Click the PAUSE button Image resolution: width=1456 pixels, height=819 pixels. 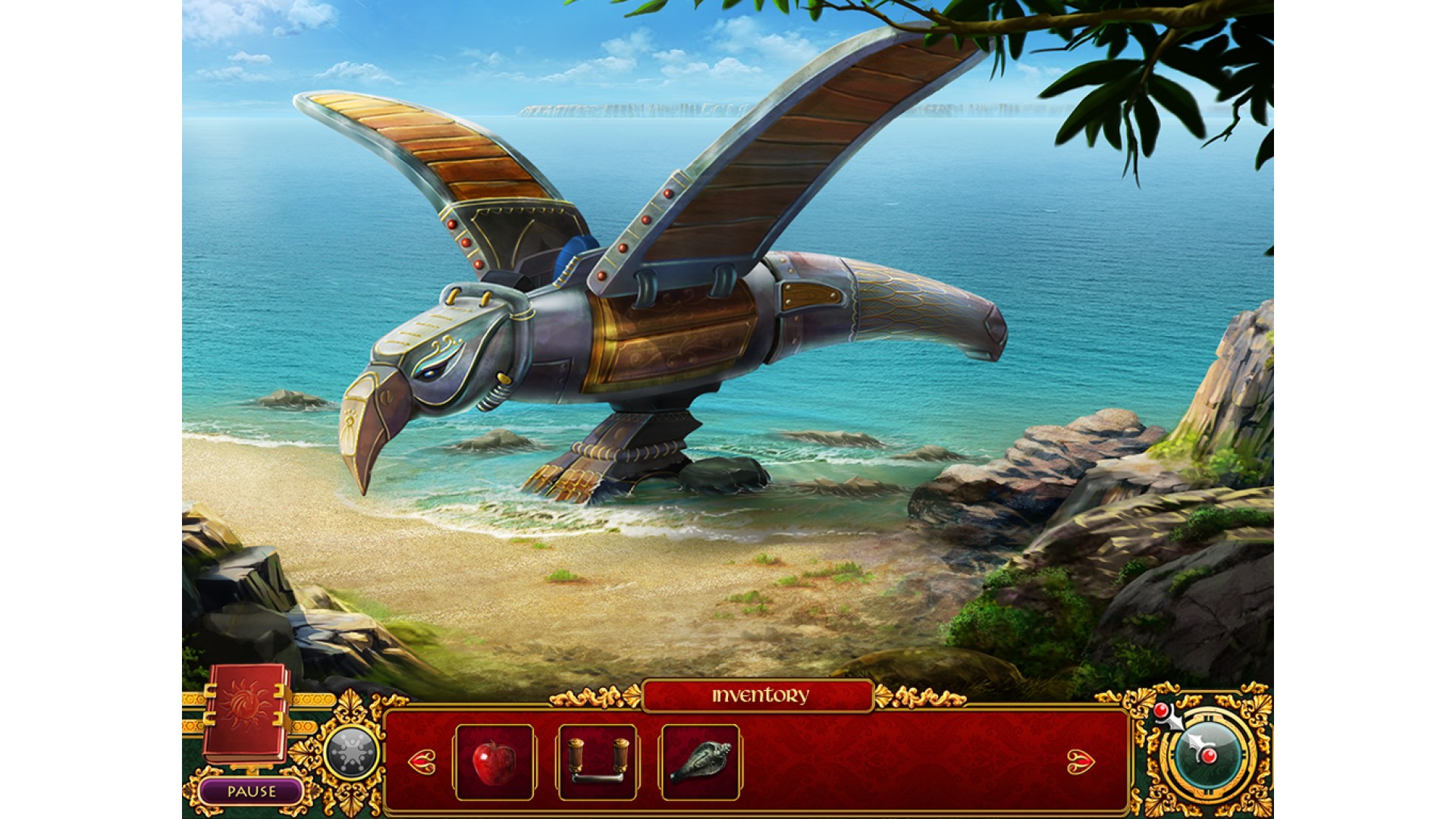click(x=251, y=792)
